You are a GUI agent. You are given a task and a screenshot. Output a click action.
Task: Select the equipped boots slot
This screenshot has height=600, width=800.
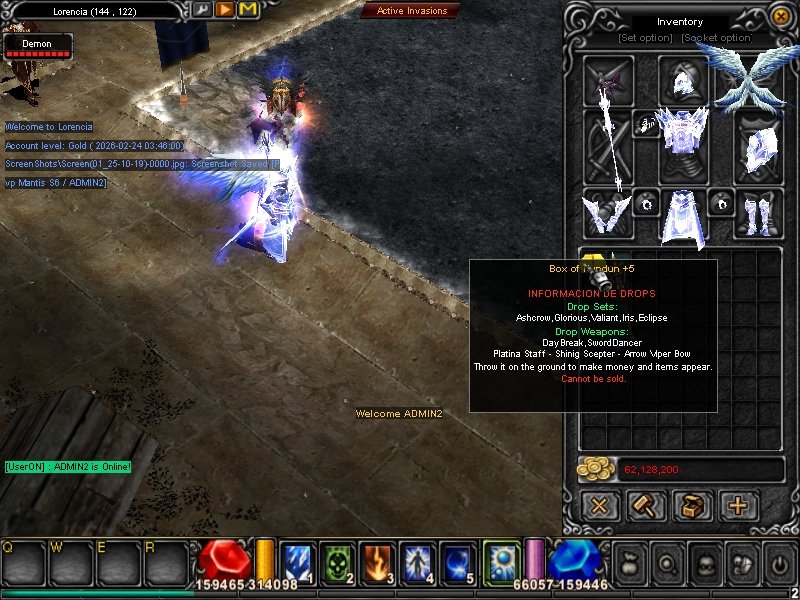[x=759, y=214]
